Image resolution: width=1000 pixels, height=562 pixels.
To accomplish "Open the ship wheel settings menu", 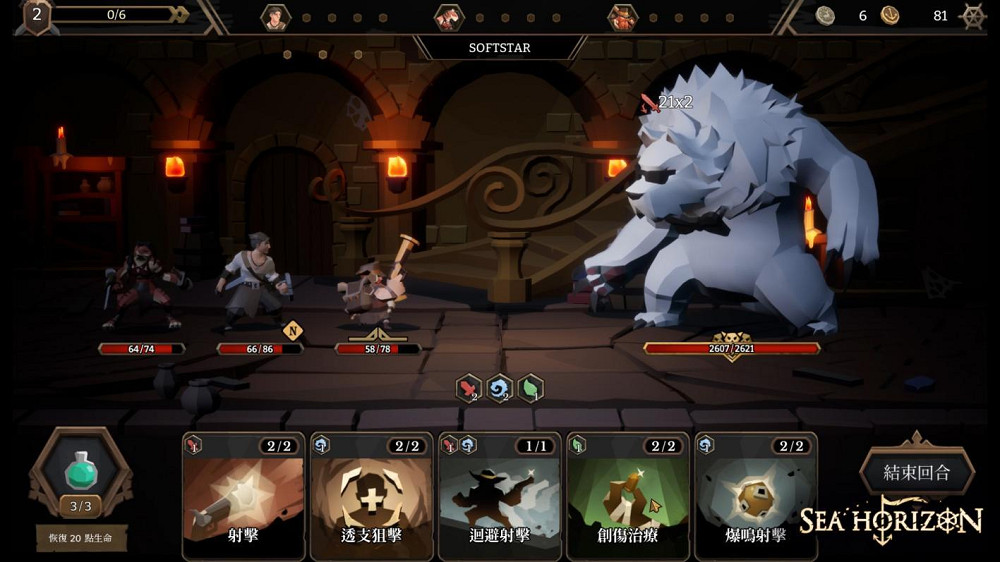I will coord(972,16).
